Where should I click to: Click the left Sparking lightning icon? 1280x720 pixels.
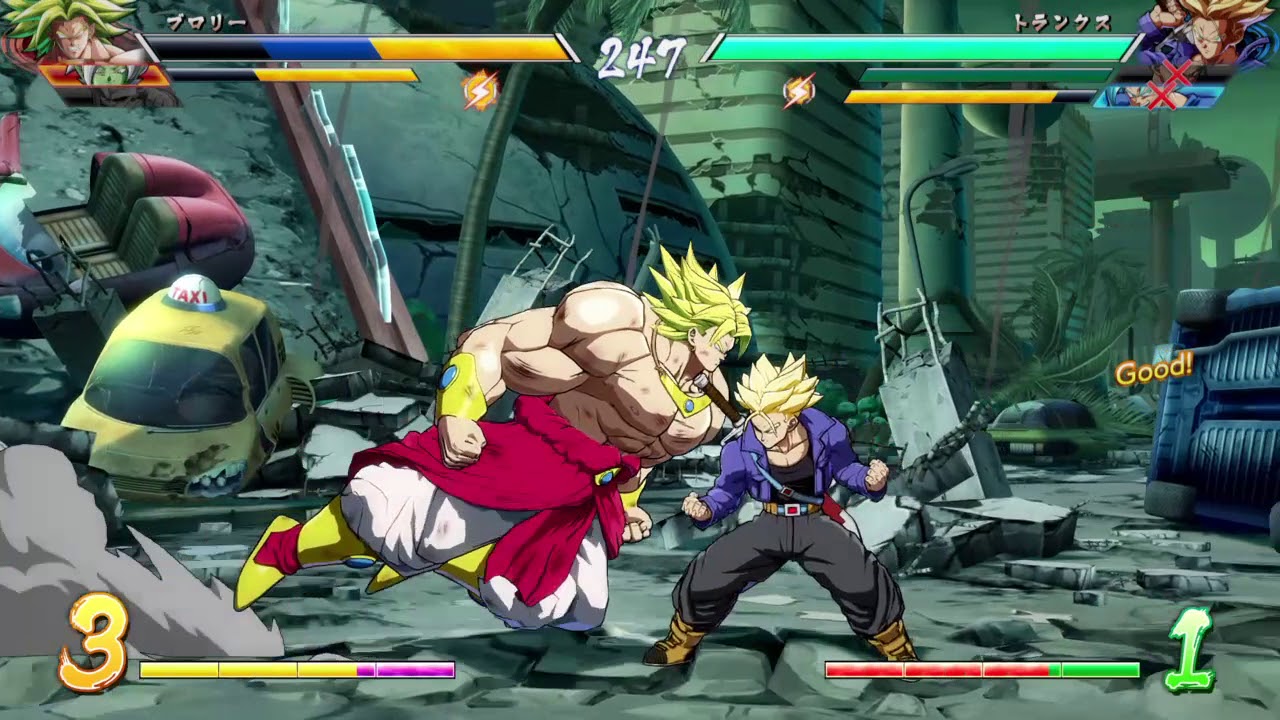[x=479, y=92]
